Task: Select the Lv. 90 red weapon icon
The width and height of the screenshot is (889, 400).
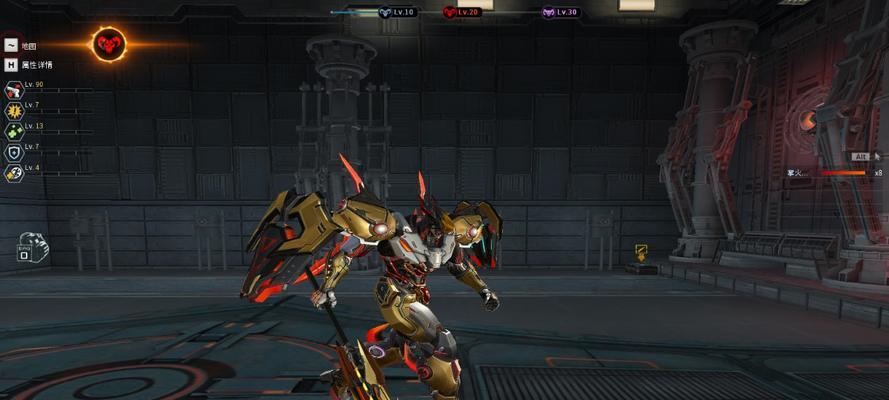Action: [x=14, y=91]
